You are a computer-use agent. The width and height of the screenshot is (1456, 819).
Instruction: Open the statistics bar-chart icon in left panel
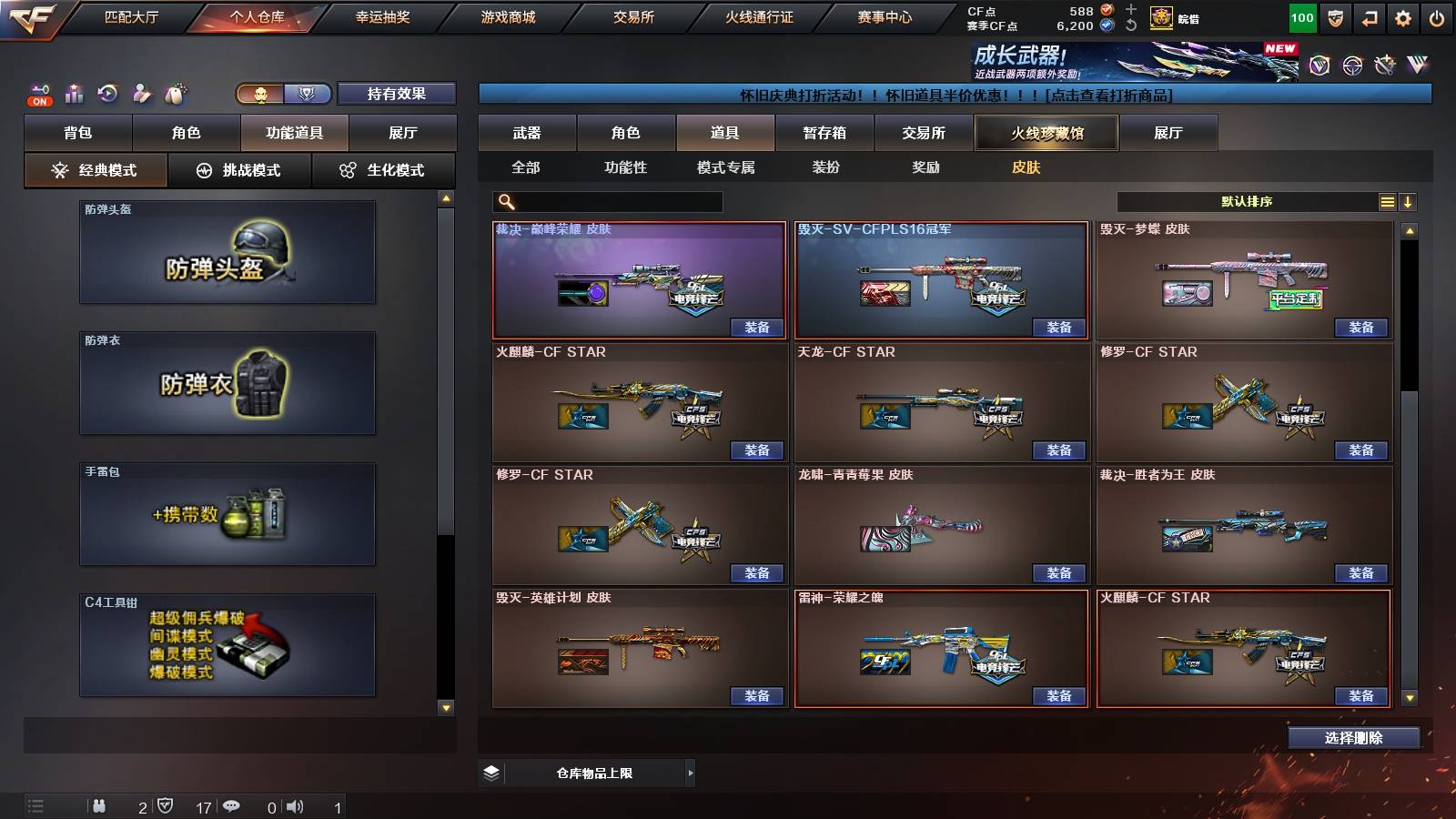75,93
